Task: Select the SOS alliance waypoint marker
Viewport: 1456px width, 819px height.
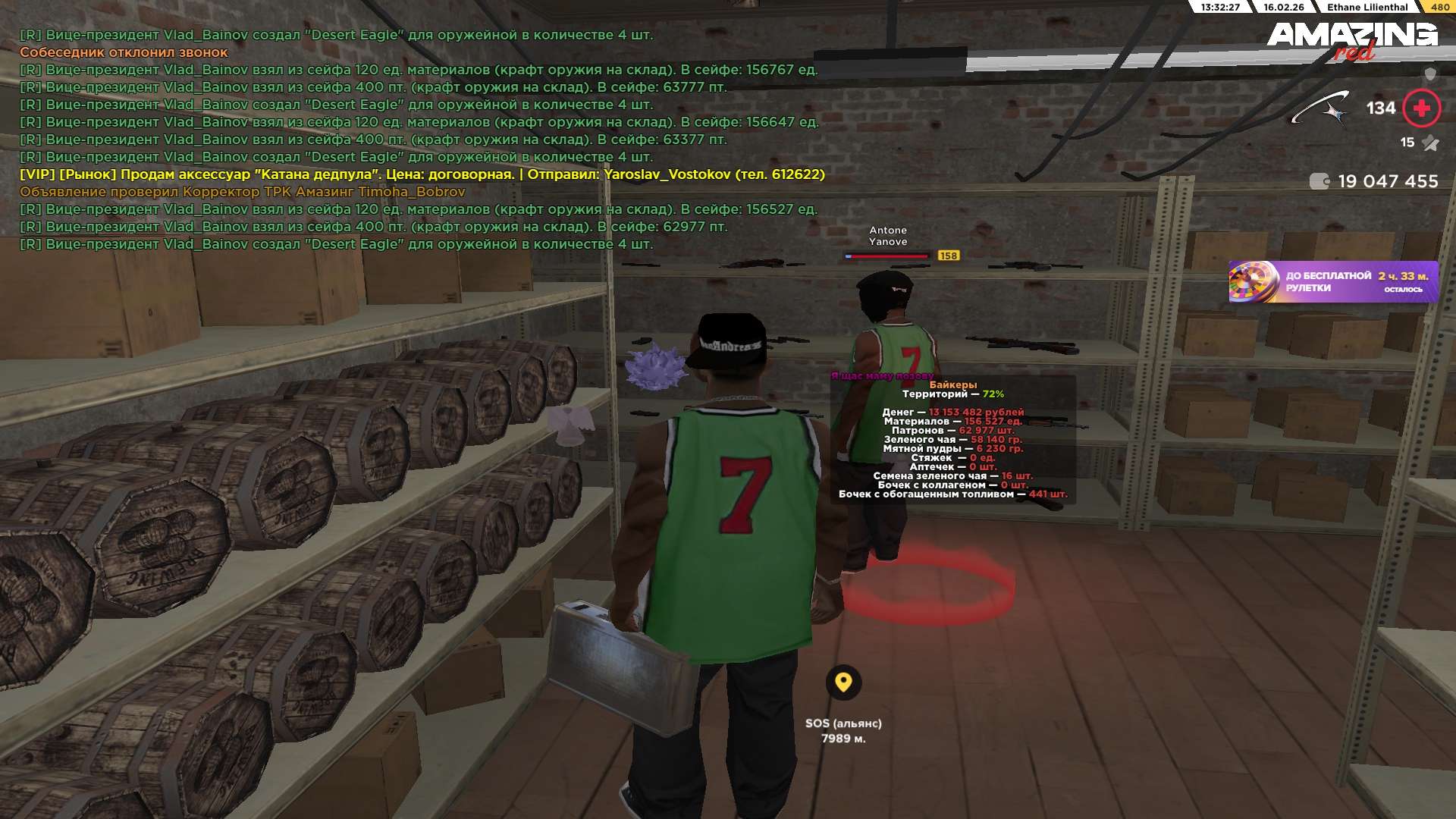Action: (843, 682)
